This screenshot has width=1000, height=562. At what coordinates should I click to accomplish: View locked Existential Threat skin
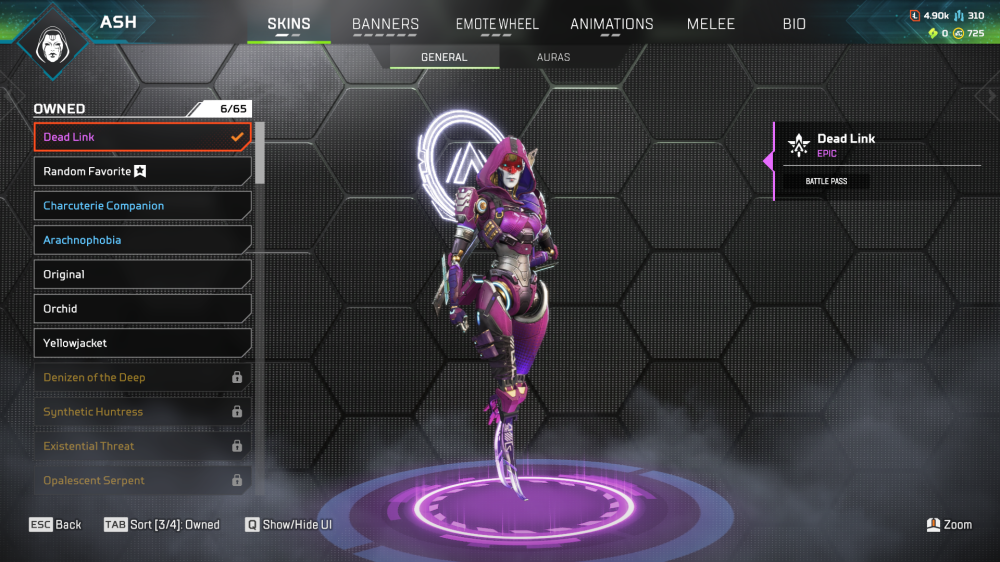click(x=142, y=446)
